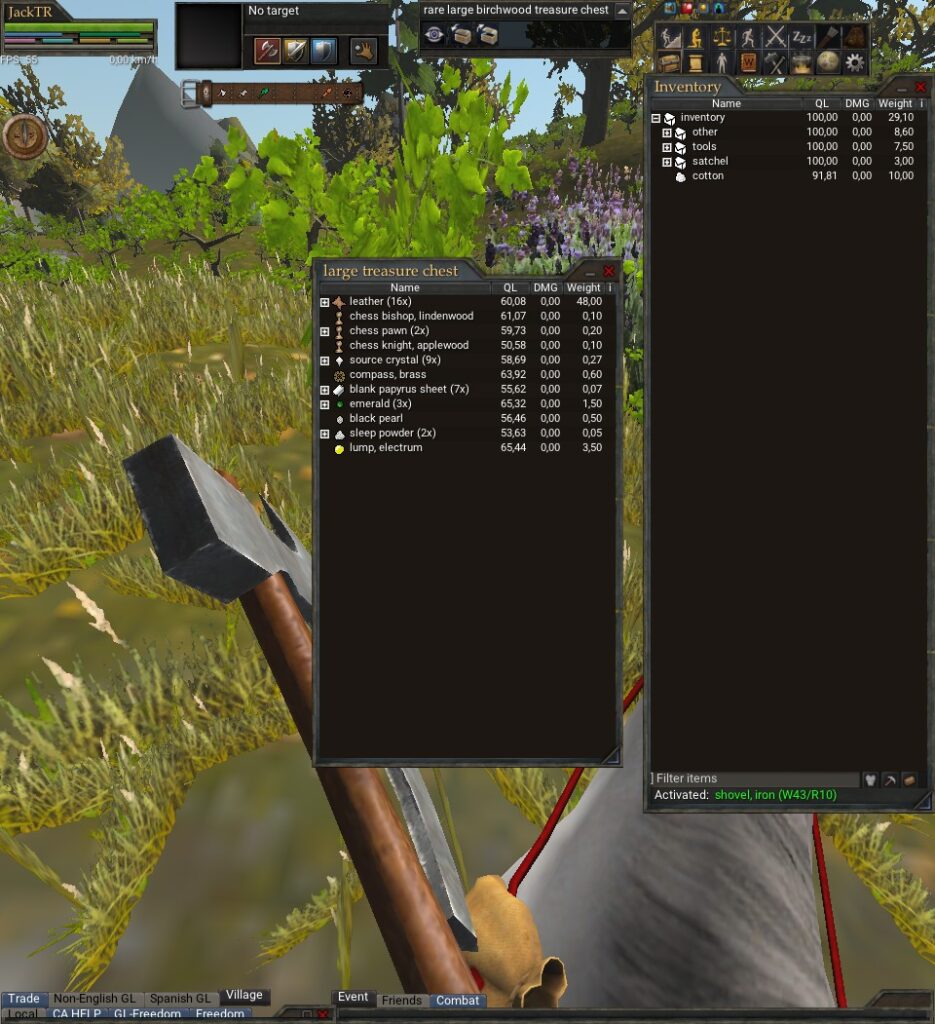Sort chest items by Weight column
This screenshot has height=1024, width=935.
pyautogui.click(x=584, y=288)
